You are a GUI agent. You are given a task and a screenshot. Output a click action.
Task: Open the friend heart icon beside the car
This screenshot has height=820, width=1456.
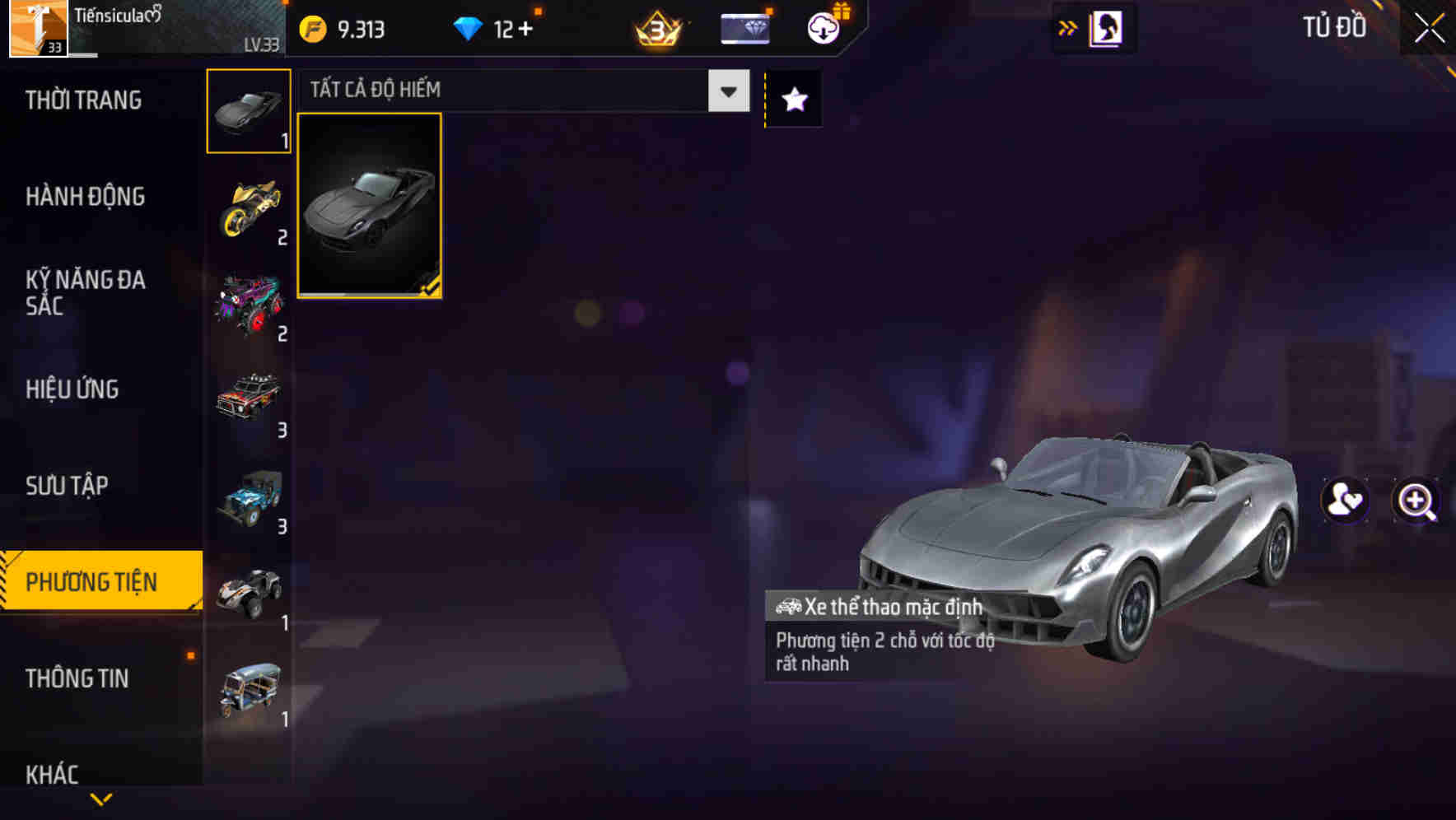(1344, 501)
